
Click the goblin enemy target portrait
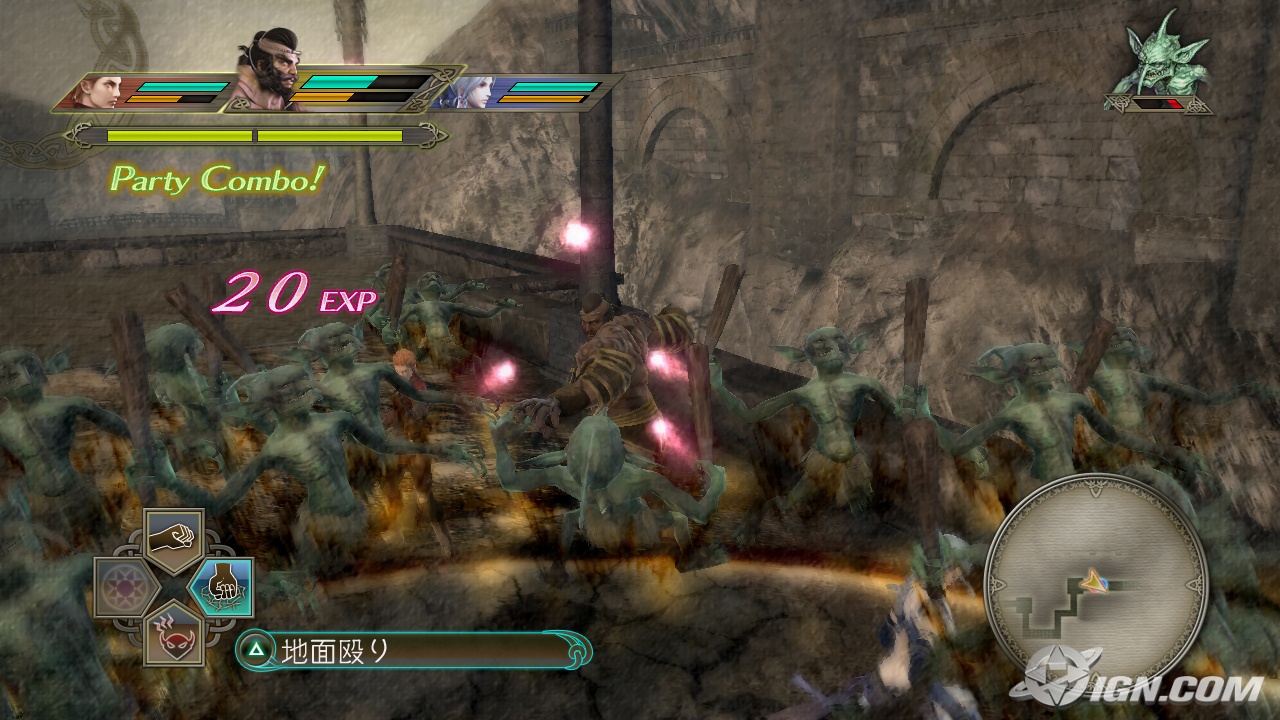click(x=1158, y=62)
